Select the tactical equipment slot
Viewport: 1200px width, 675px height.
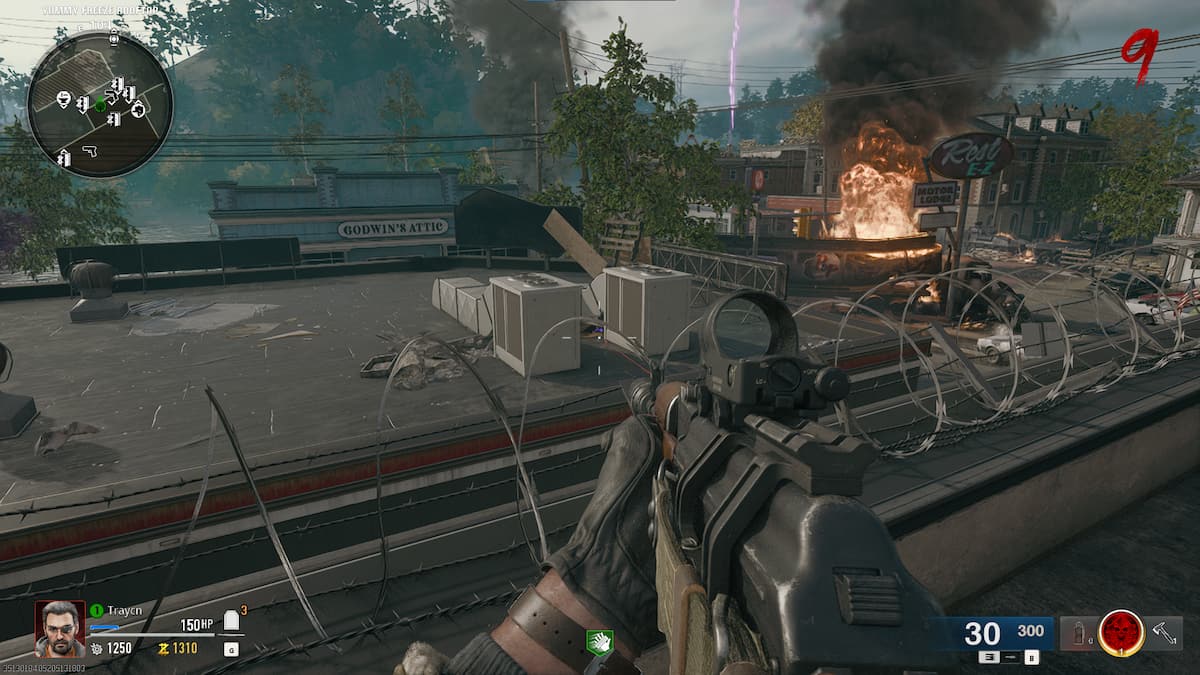(1078, 633)
